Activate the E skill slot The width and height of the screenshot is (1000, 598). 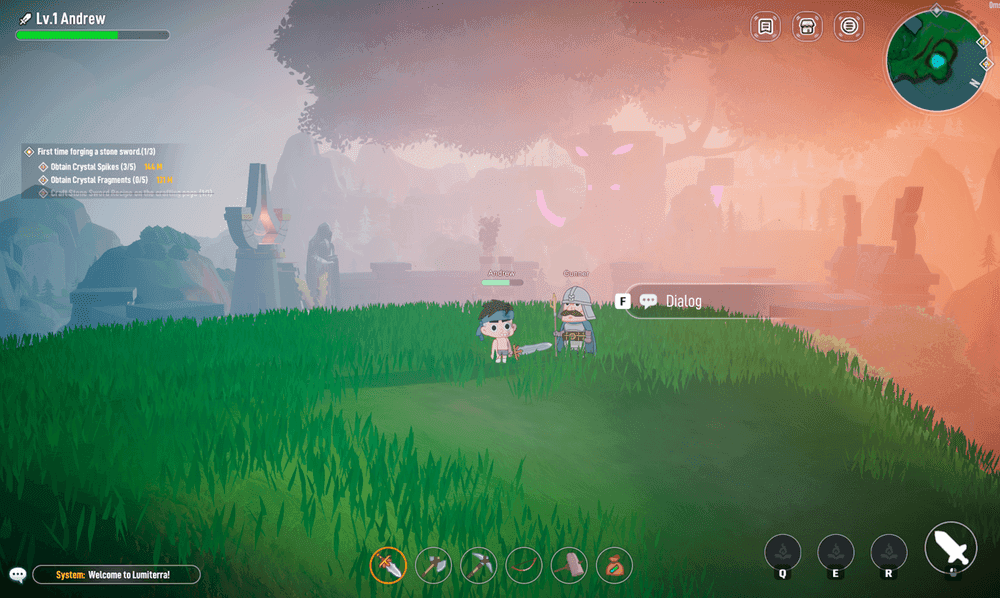coord(836,552)
